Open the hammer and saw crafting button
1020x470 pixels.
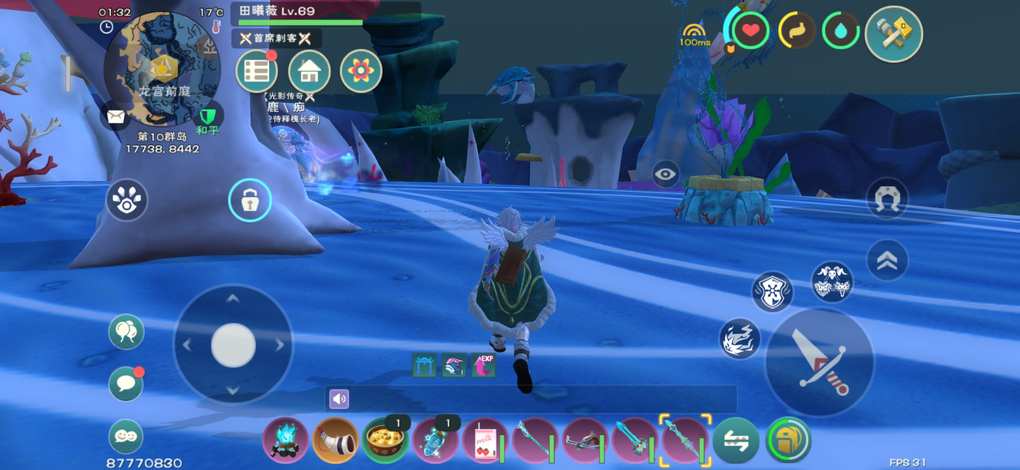pos(893,33)
